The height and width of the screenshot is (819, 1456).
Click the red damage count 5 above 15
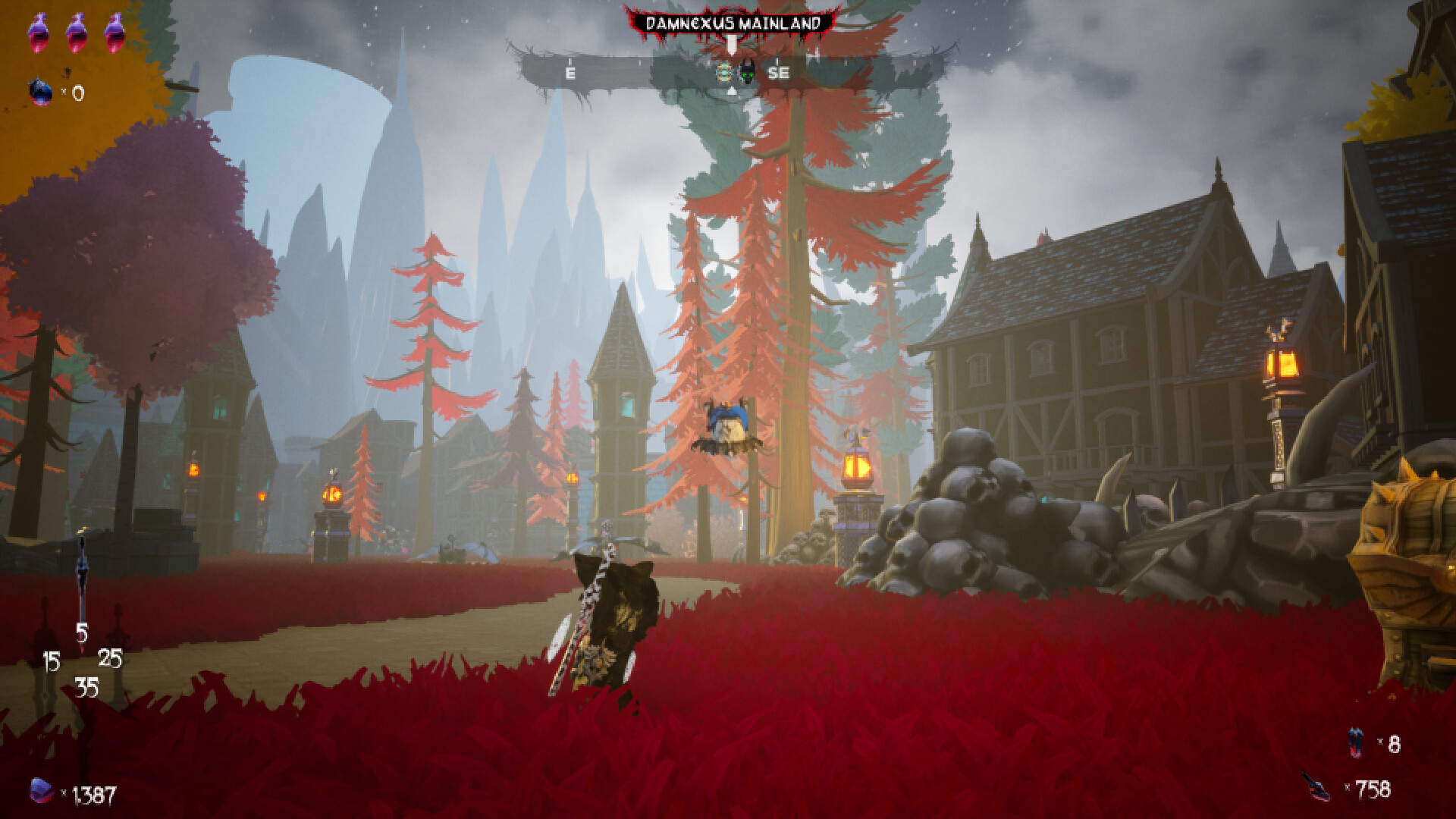click(82, 632)
